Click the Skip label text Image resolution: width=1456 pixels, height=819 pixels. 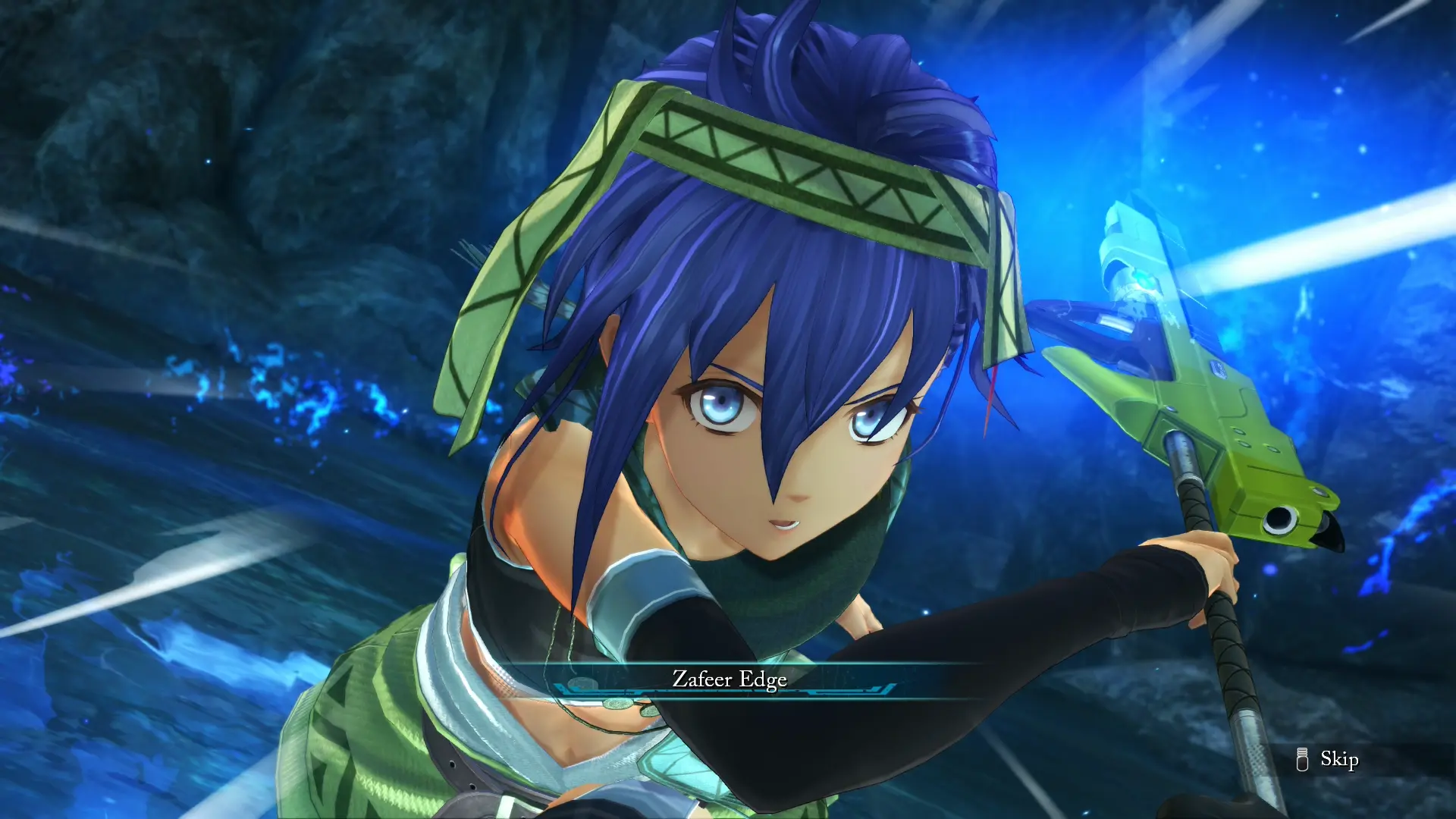(1338, 760)
